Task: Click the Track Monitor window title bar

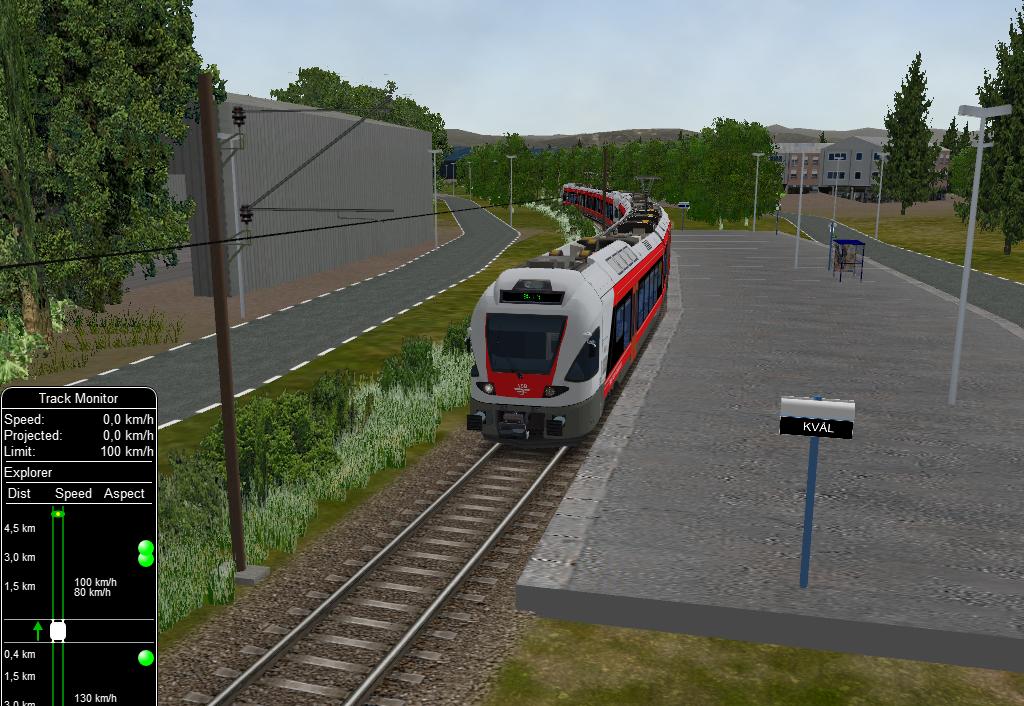Action: tap(78, 398)
